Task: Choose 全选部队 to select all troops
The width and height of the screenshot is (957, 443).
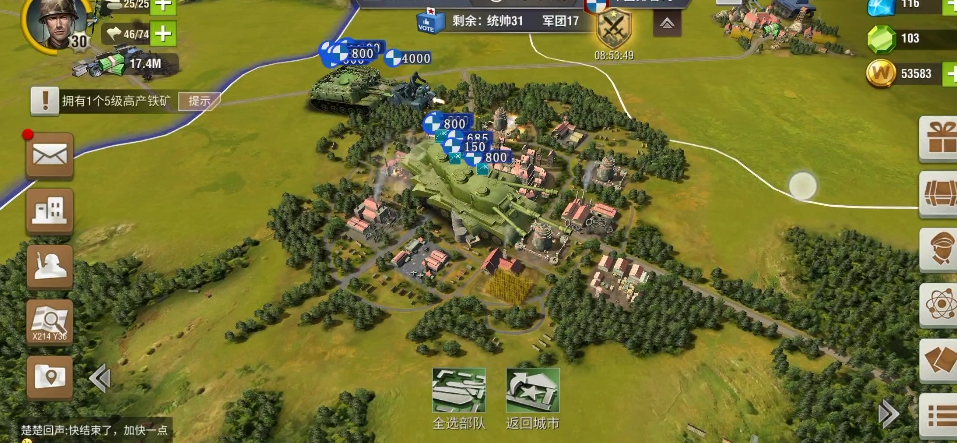Action: (x=459, y=397)
